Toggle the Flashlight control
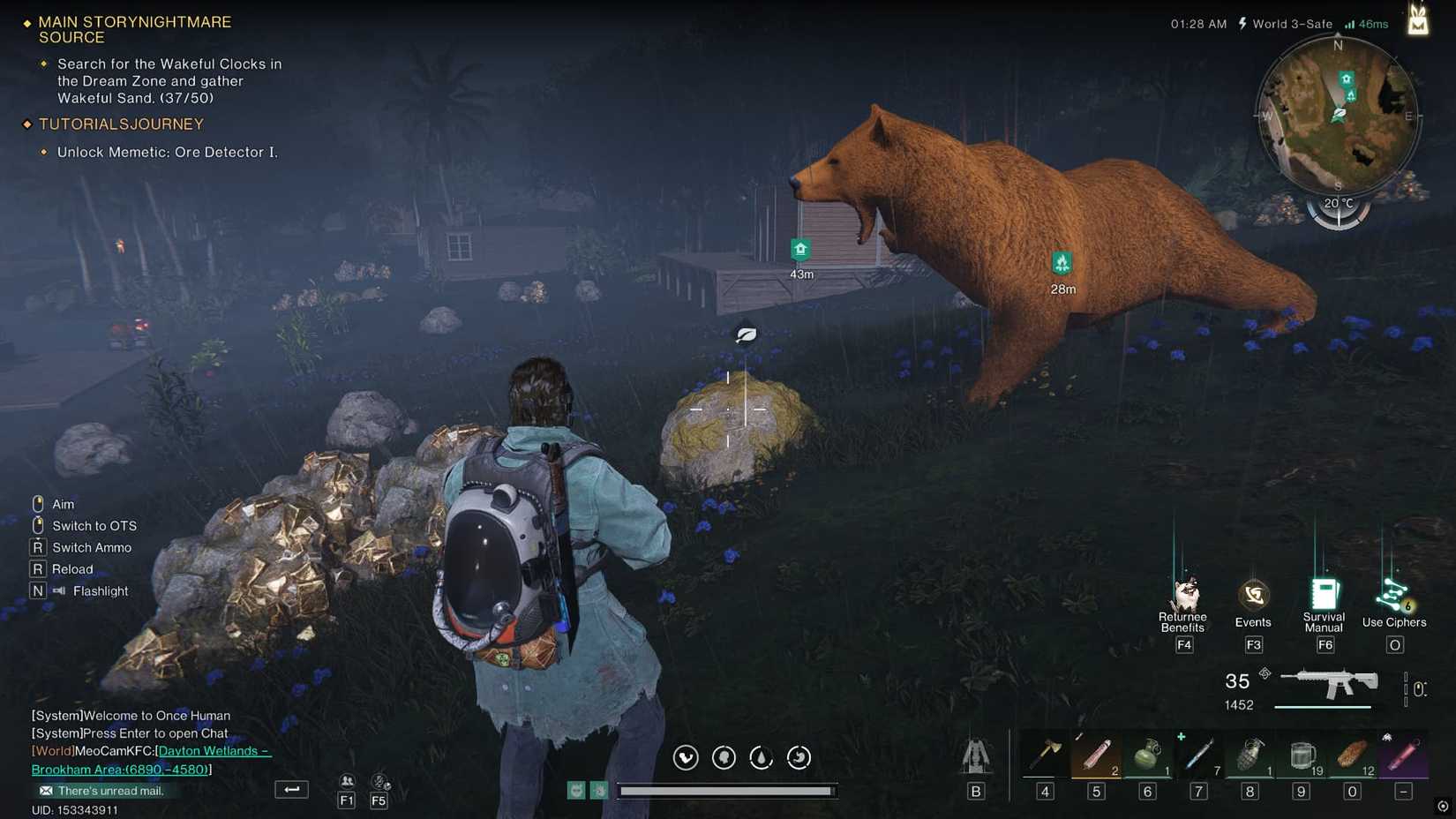The height and width of the screenshot is (819, 1456). [97, 590]
